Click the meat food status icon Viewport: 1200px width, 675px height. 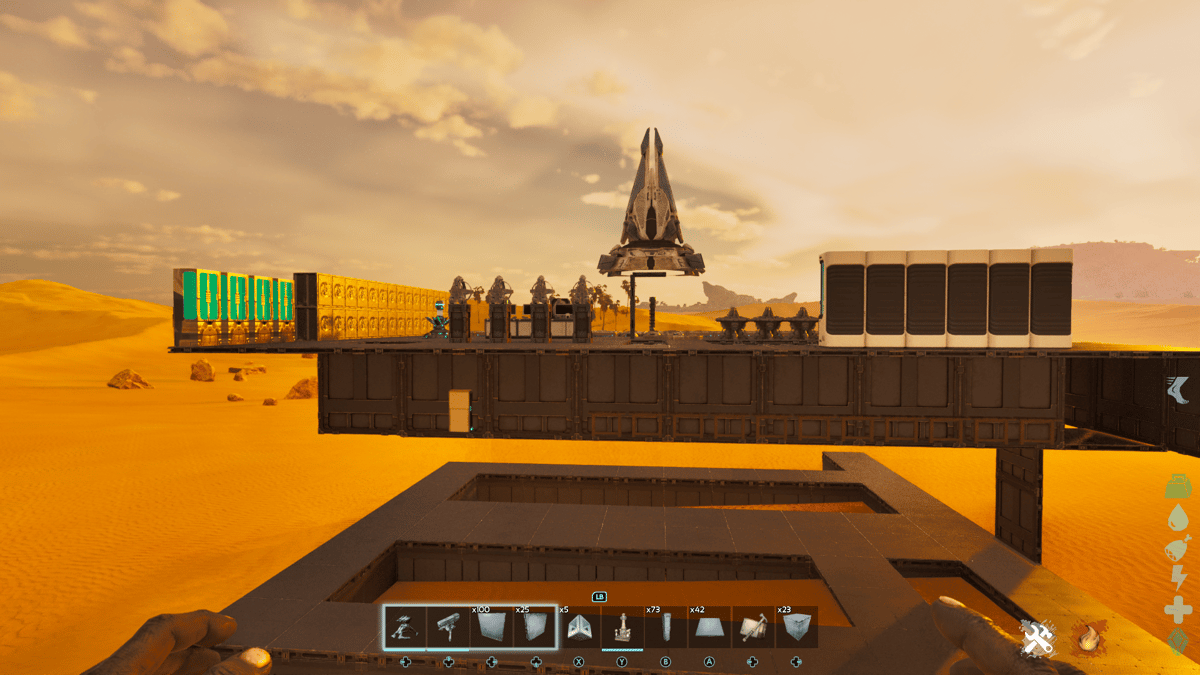point(1178,548)
